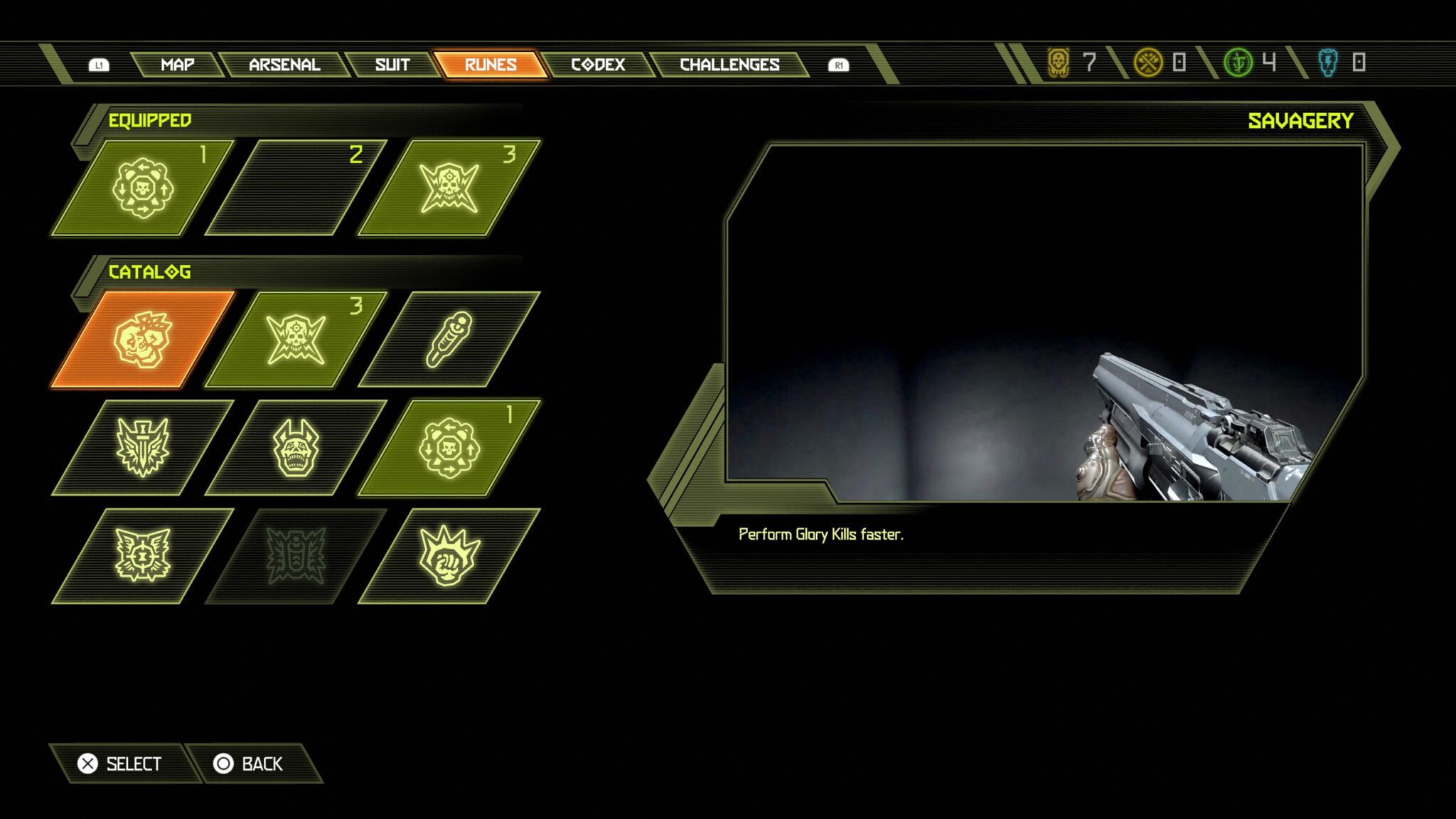The width and height of the screenshot is (1456, 819).
Task: Choose the spiked fist rune
Action: coord(449,556)
